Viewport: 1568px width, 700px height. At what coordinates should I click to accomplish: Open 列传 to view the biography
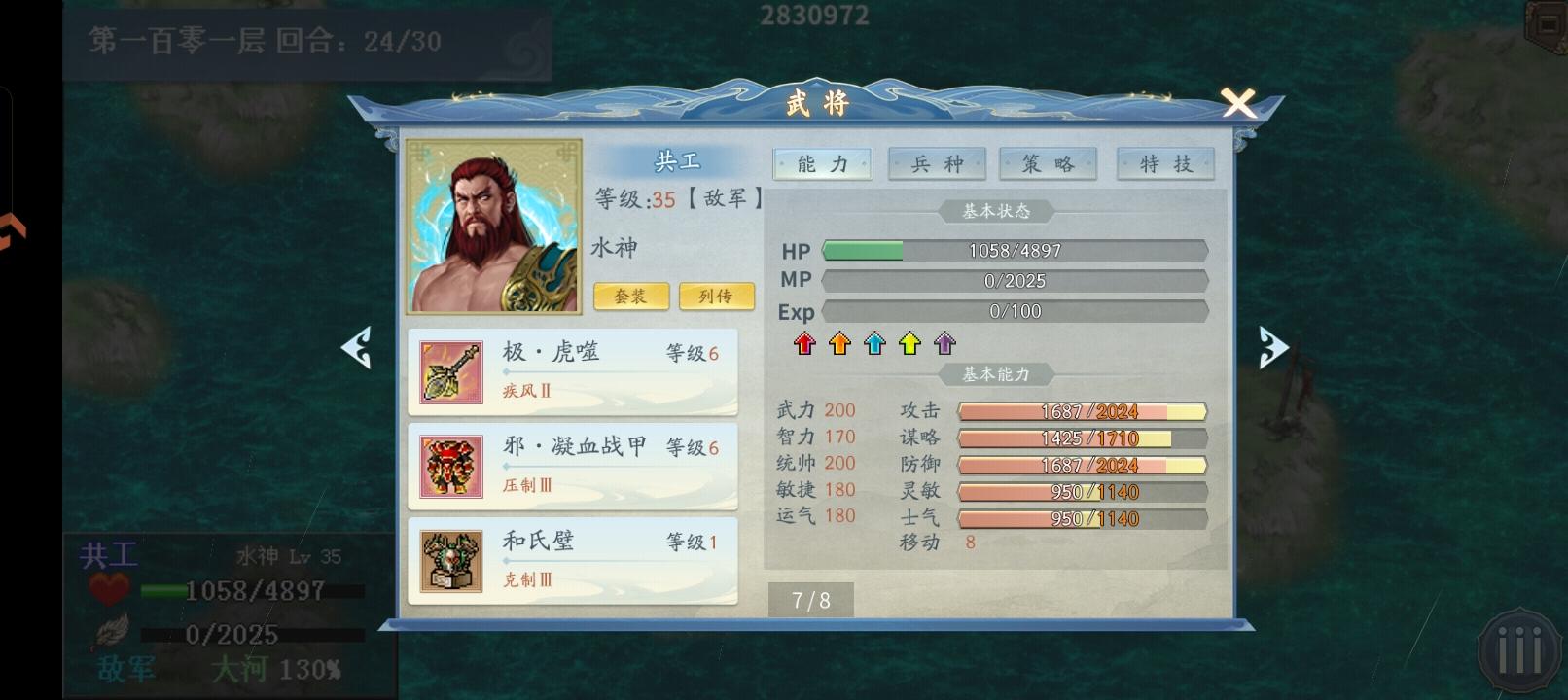click(717, 296)
